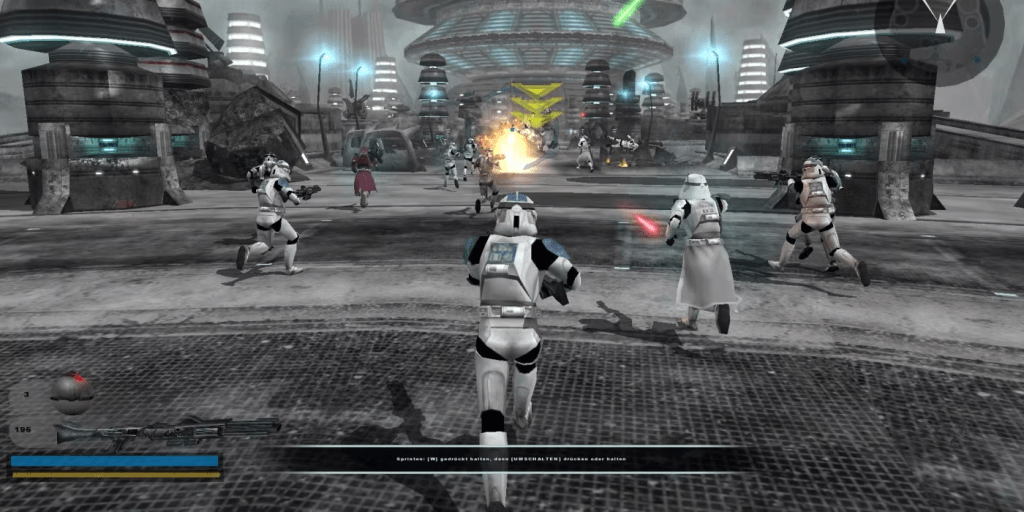Viewport: 1024px width, 512px height.
Task: Select the thermal detonator grenade icon
Action: [x=72, y=391]
